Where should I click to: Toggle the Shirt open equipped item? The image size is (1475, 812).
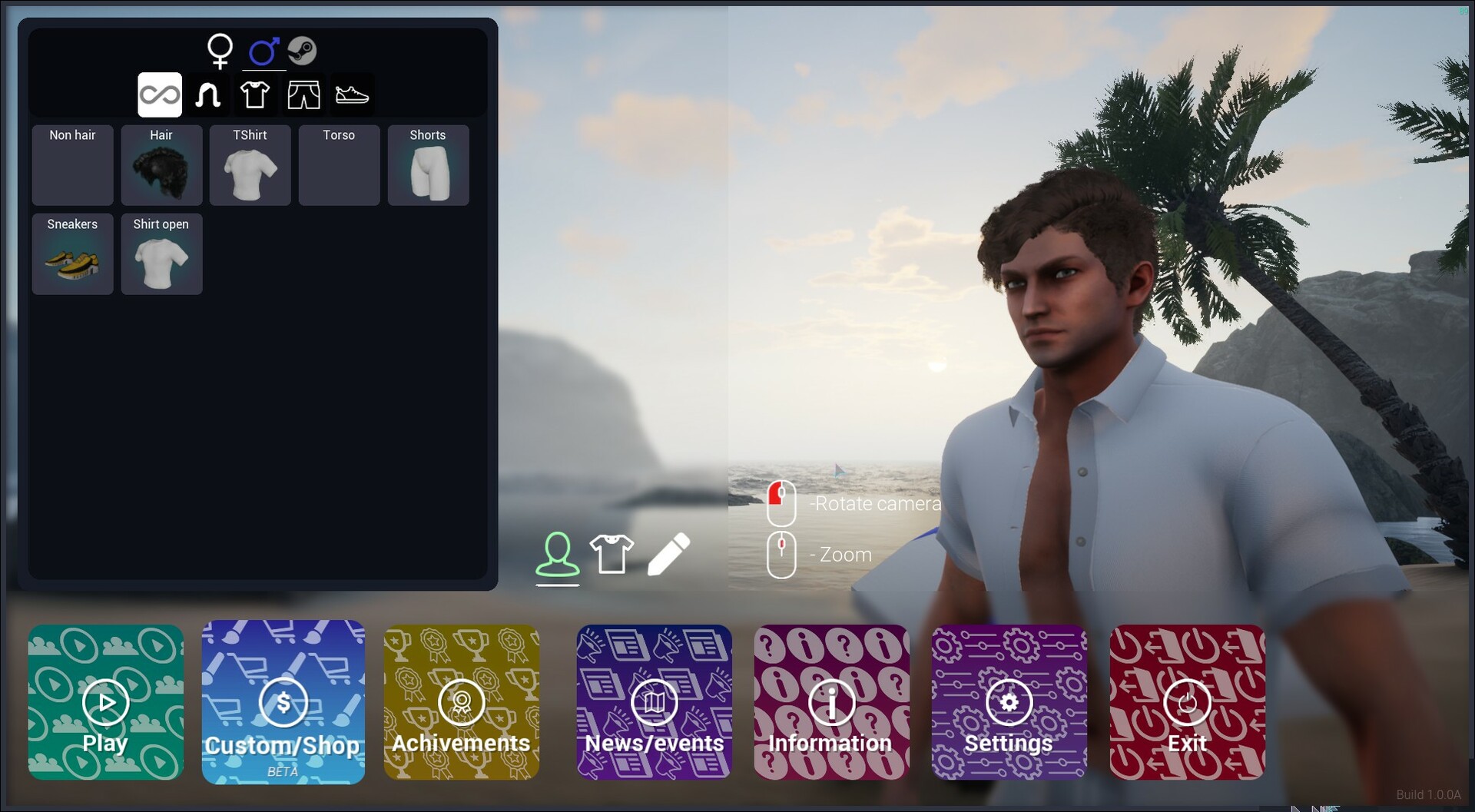coord(161,254)
